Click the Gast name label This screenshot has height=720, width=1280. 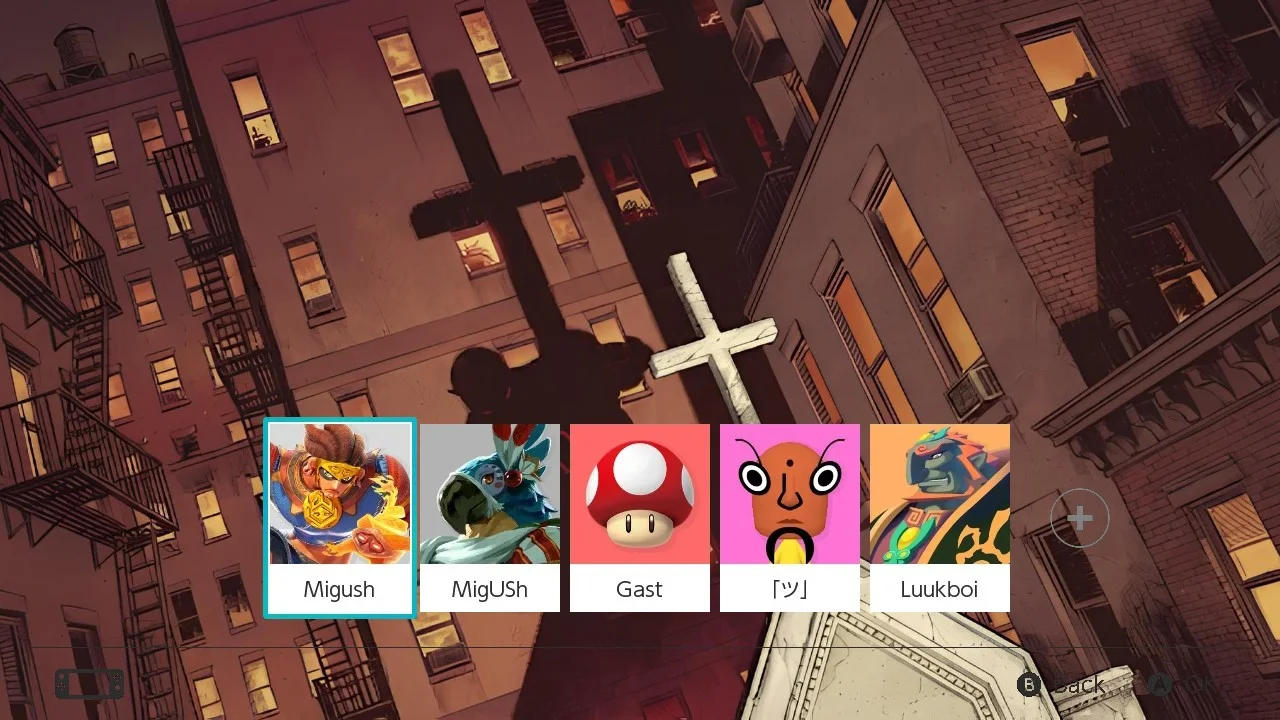639,589
